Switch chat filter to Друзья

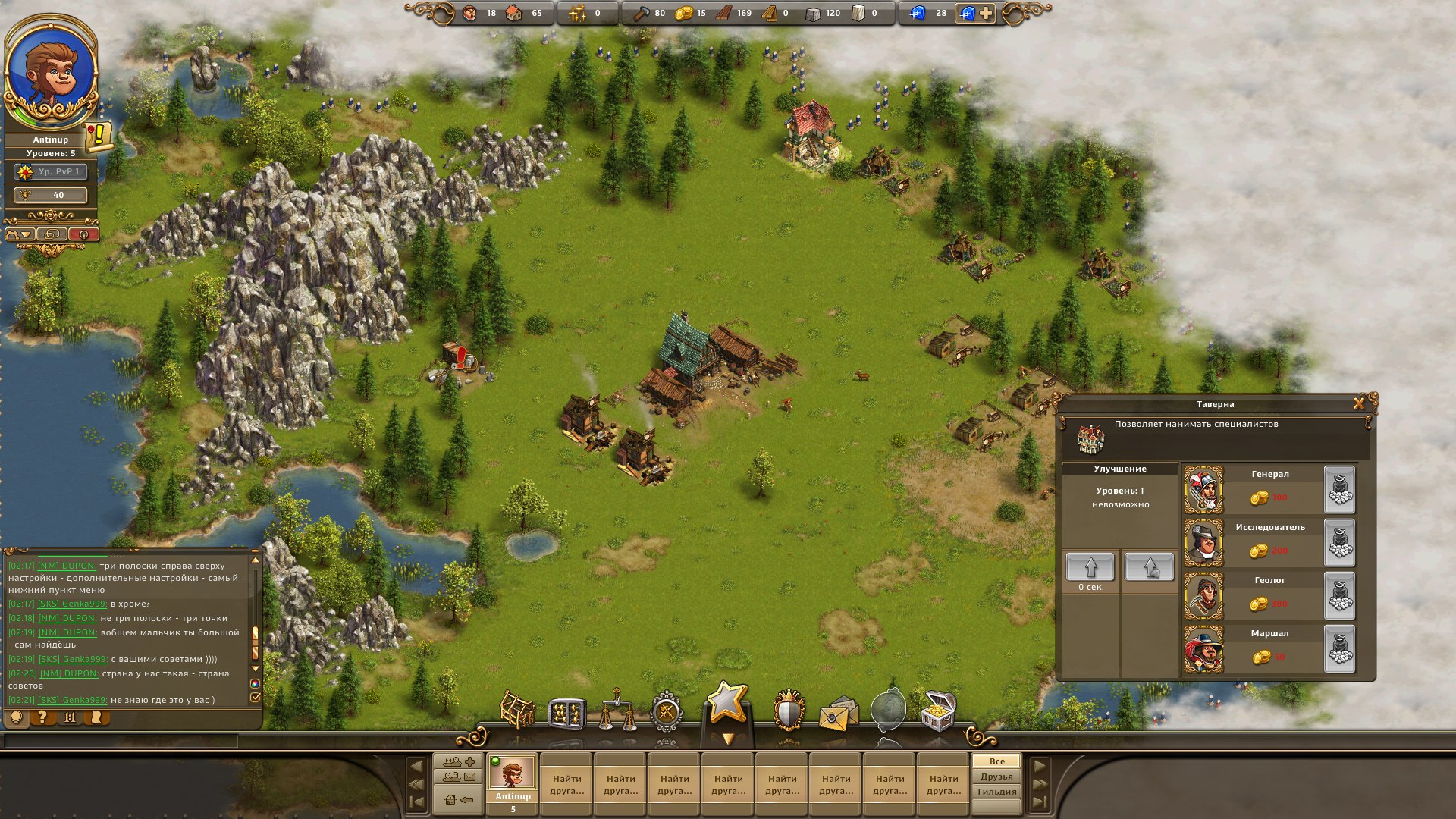click(x=995, y=776)
